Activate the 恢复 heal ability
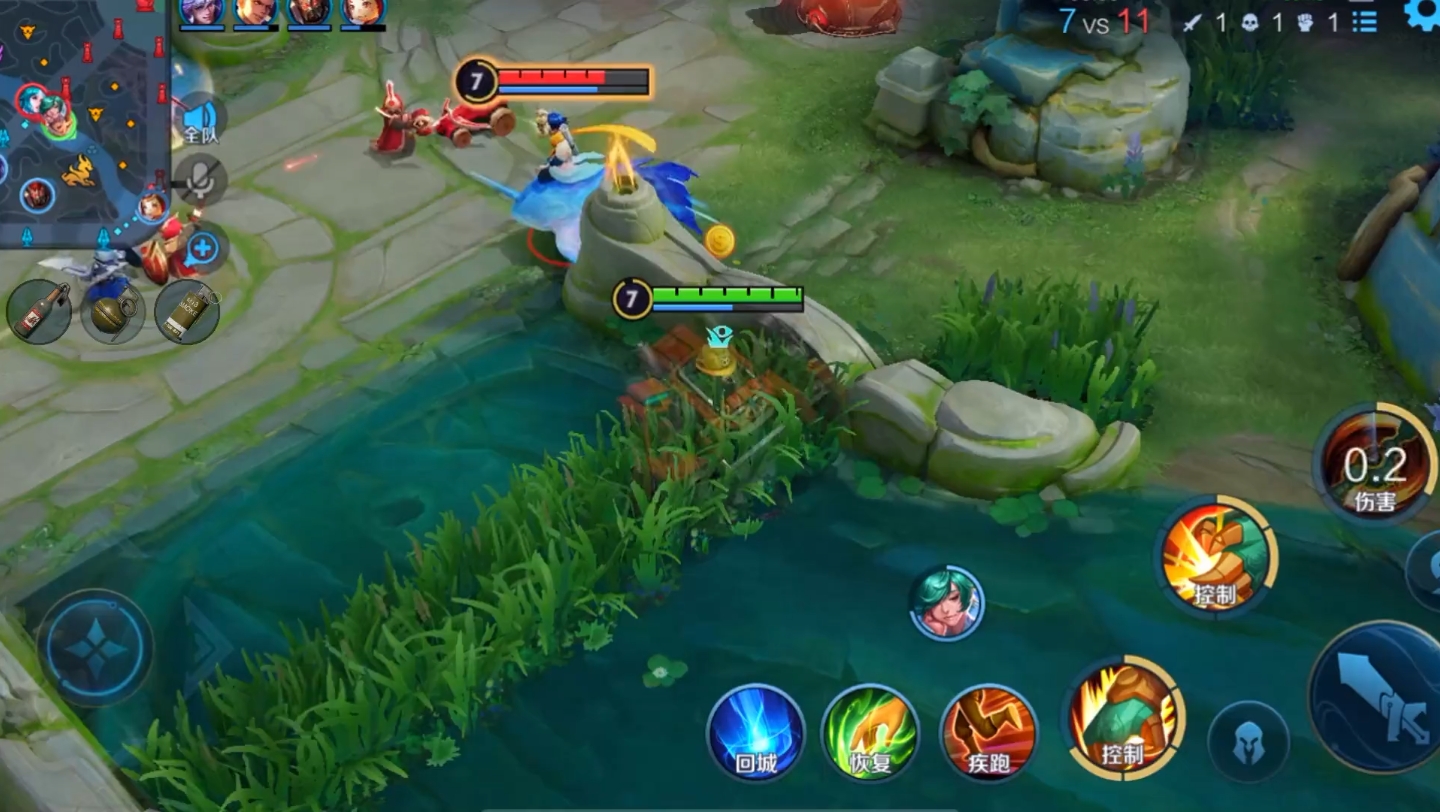Viewport: 1440px width, 812px height. click(x=870, y=733)
